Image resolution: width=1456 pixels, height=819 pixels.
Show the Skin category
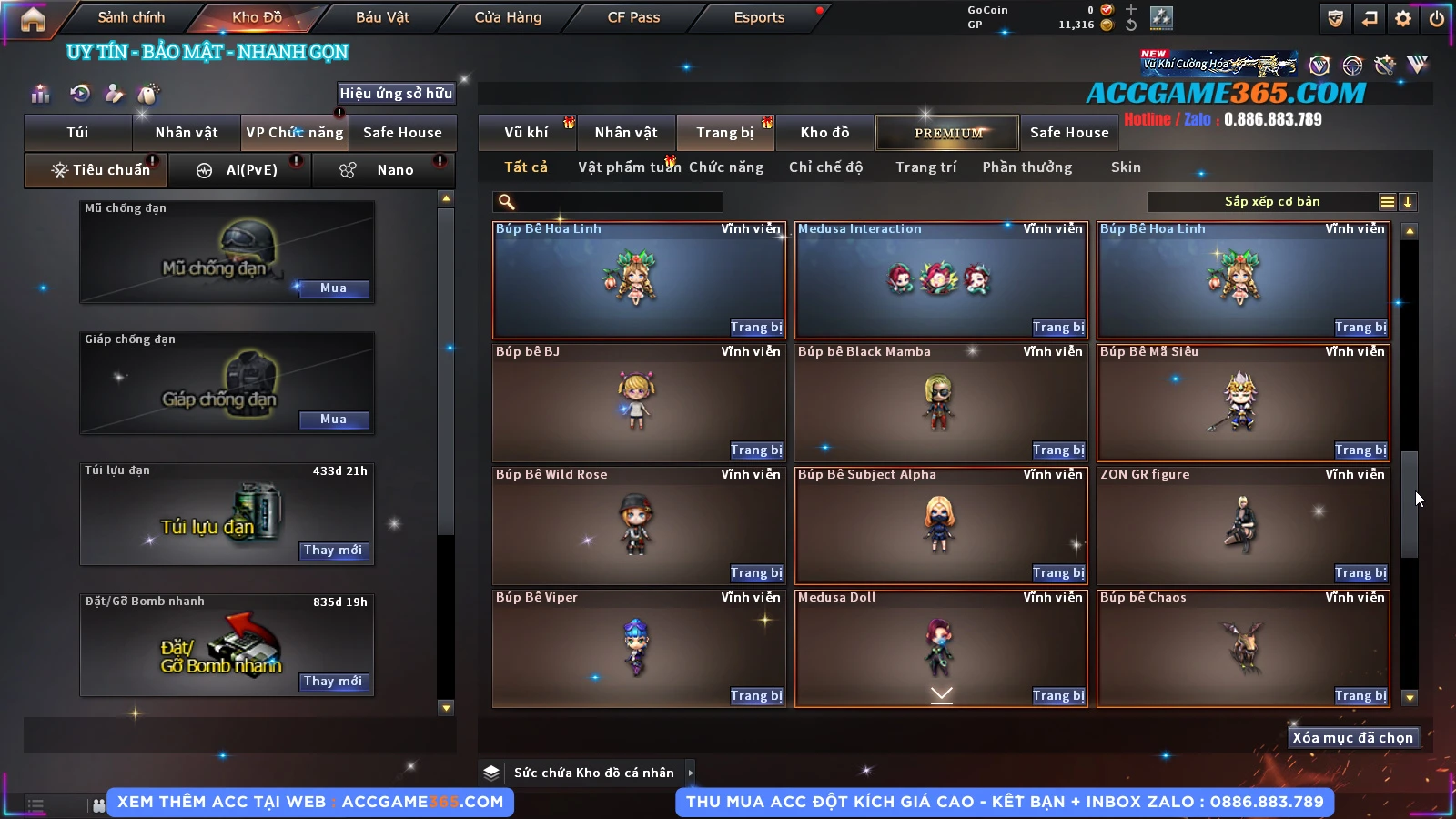pos(1126,167)
